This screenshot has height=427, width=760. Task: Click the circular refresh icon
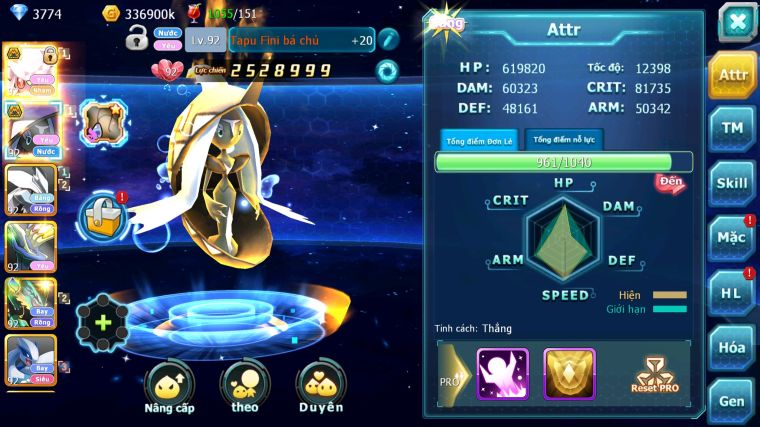pyautogui.click(x=386, y=70)
